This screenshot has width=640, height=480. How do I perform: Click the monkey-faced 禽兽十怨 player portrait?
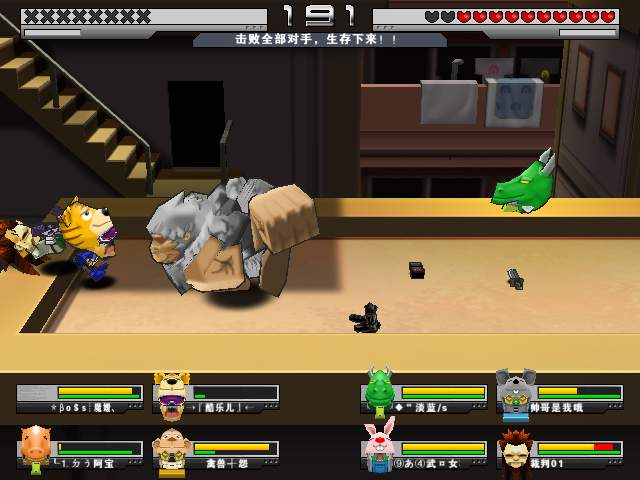tap(171, 447)
